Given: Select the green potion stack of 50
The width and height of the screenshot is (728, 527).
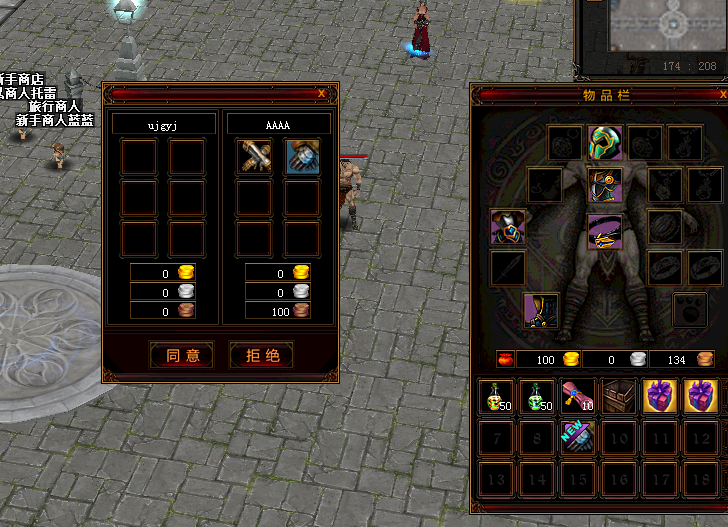Looking at the screenshot, I should (537, 397).
